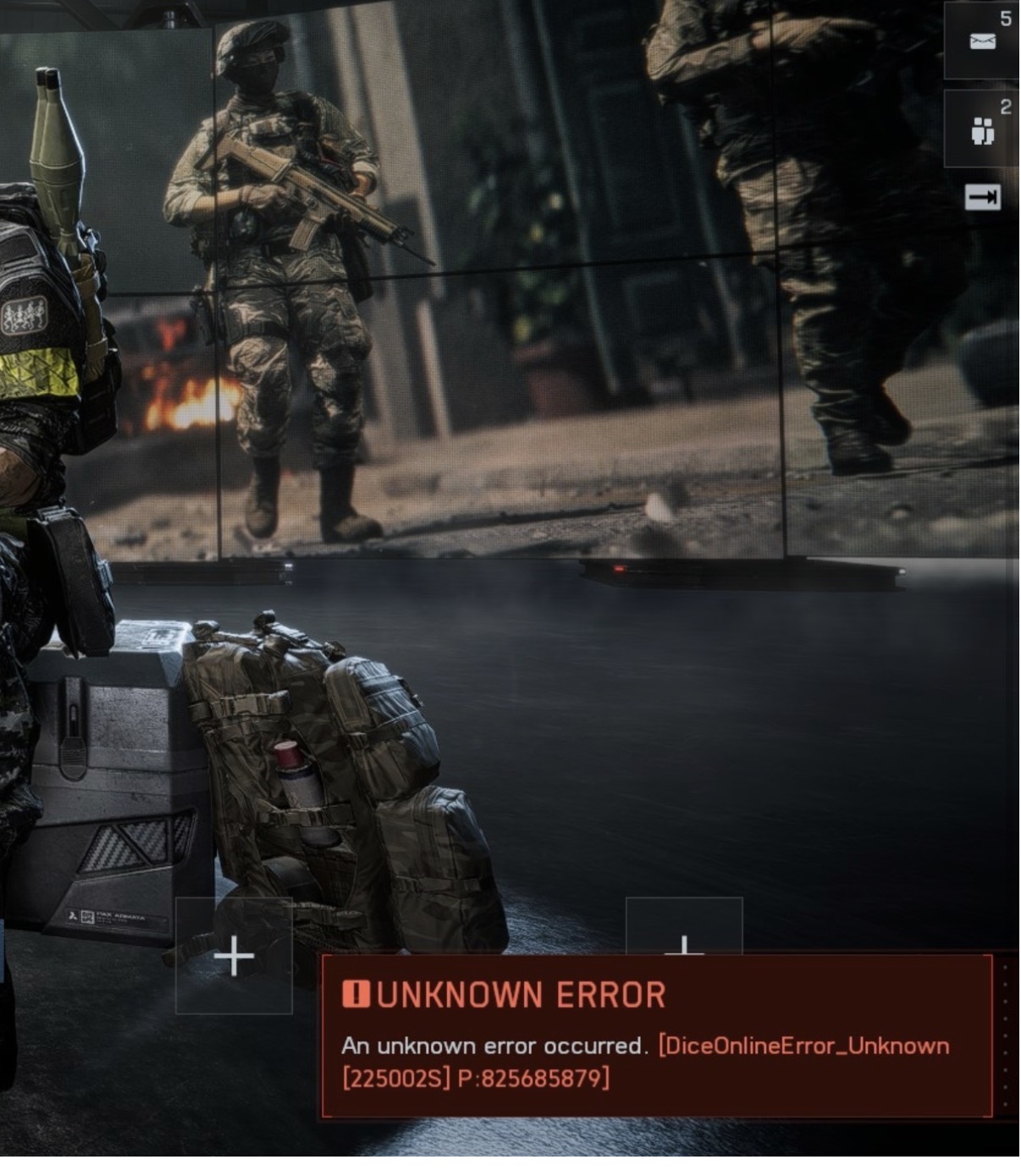1021x1176 pixels.
Task: Open the mail inbox envelope icon
Action: click(982, 41)
